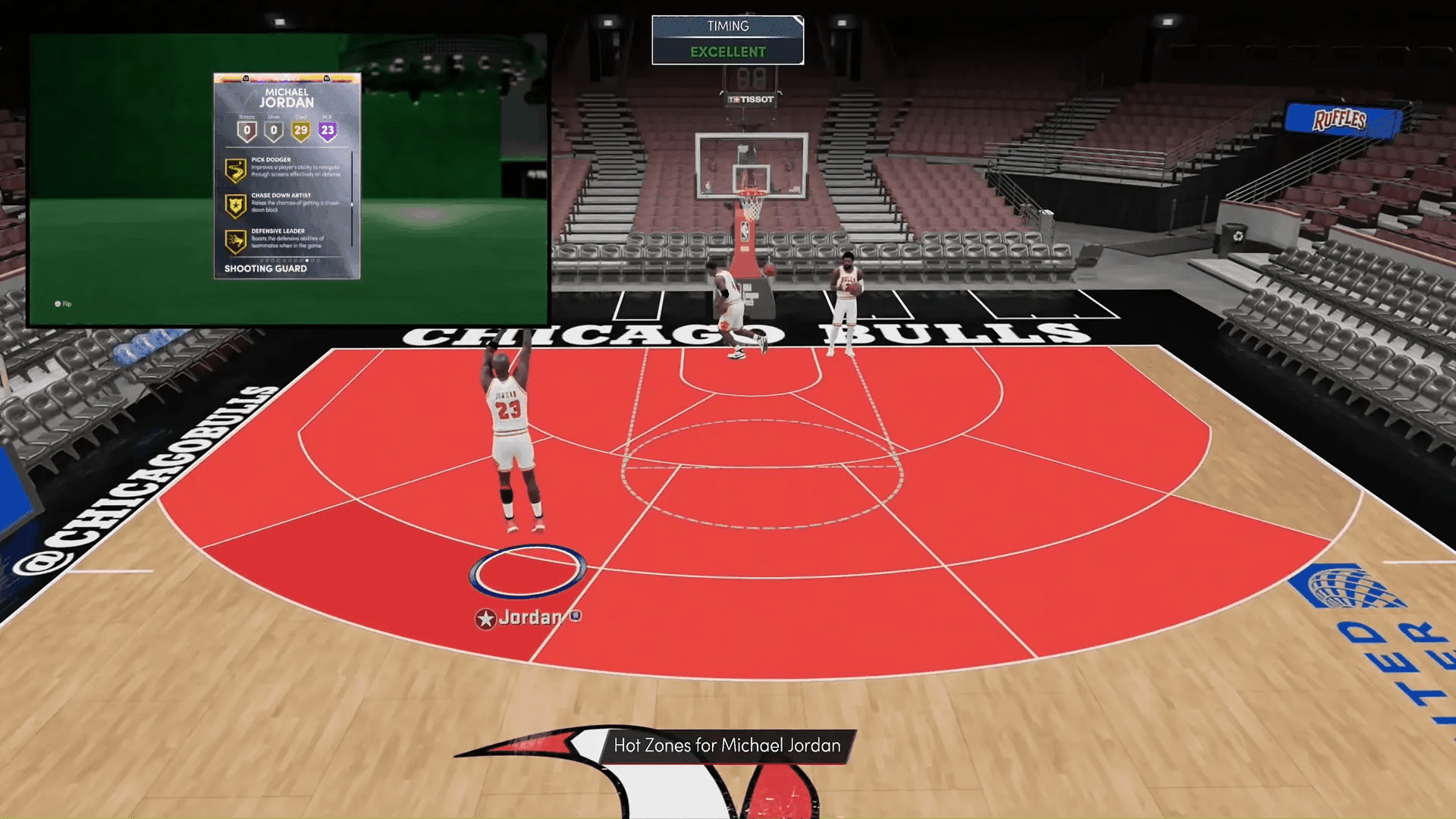Open the Bronze badge count shield
Viewport: 1456px width, 819px height.
coord(247,130)
